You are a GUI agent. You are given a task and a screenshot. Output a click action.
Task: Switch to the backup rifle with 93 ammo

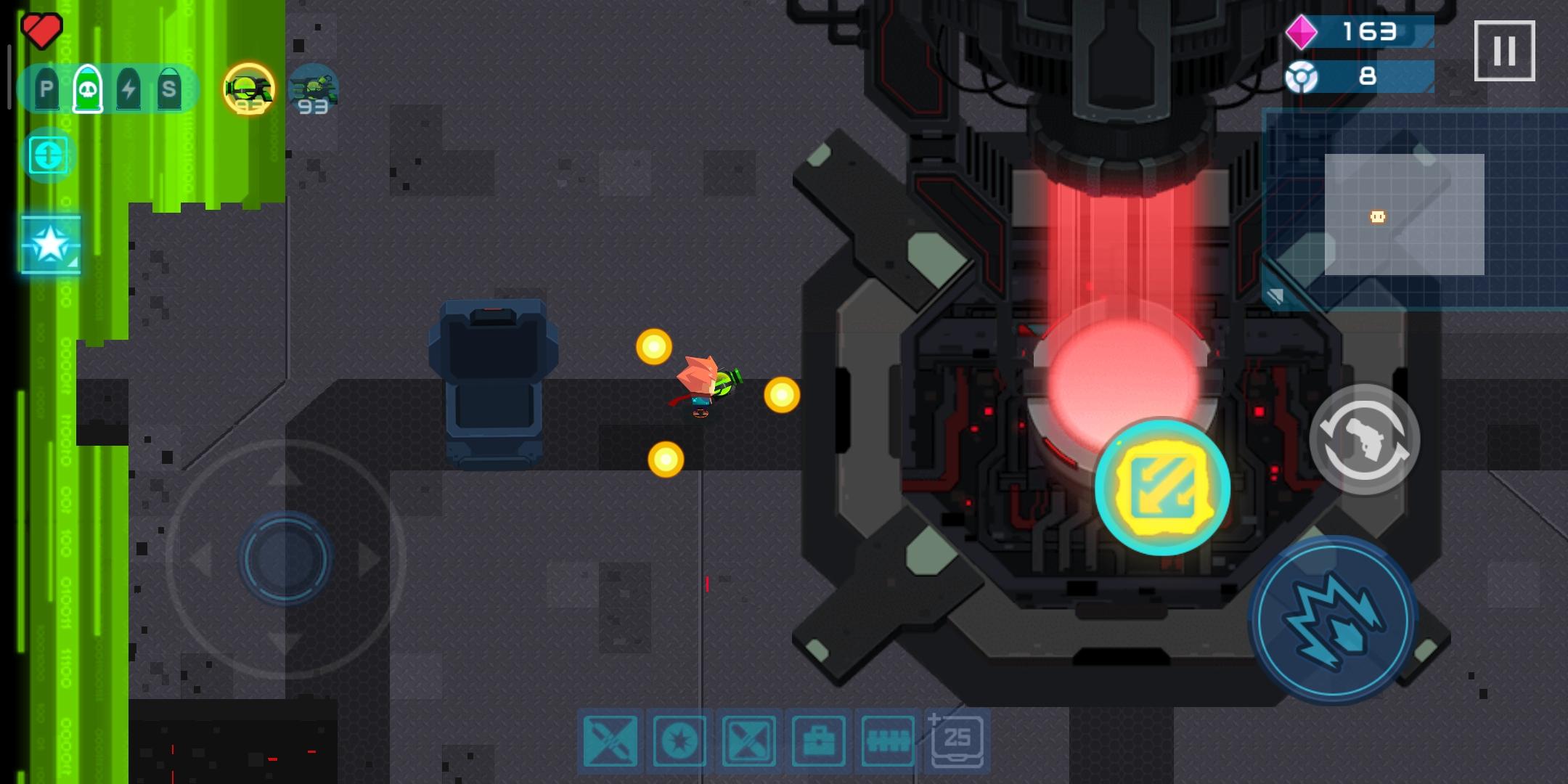[312, 87]
